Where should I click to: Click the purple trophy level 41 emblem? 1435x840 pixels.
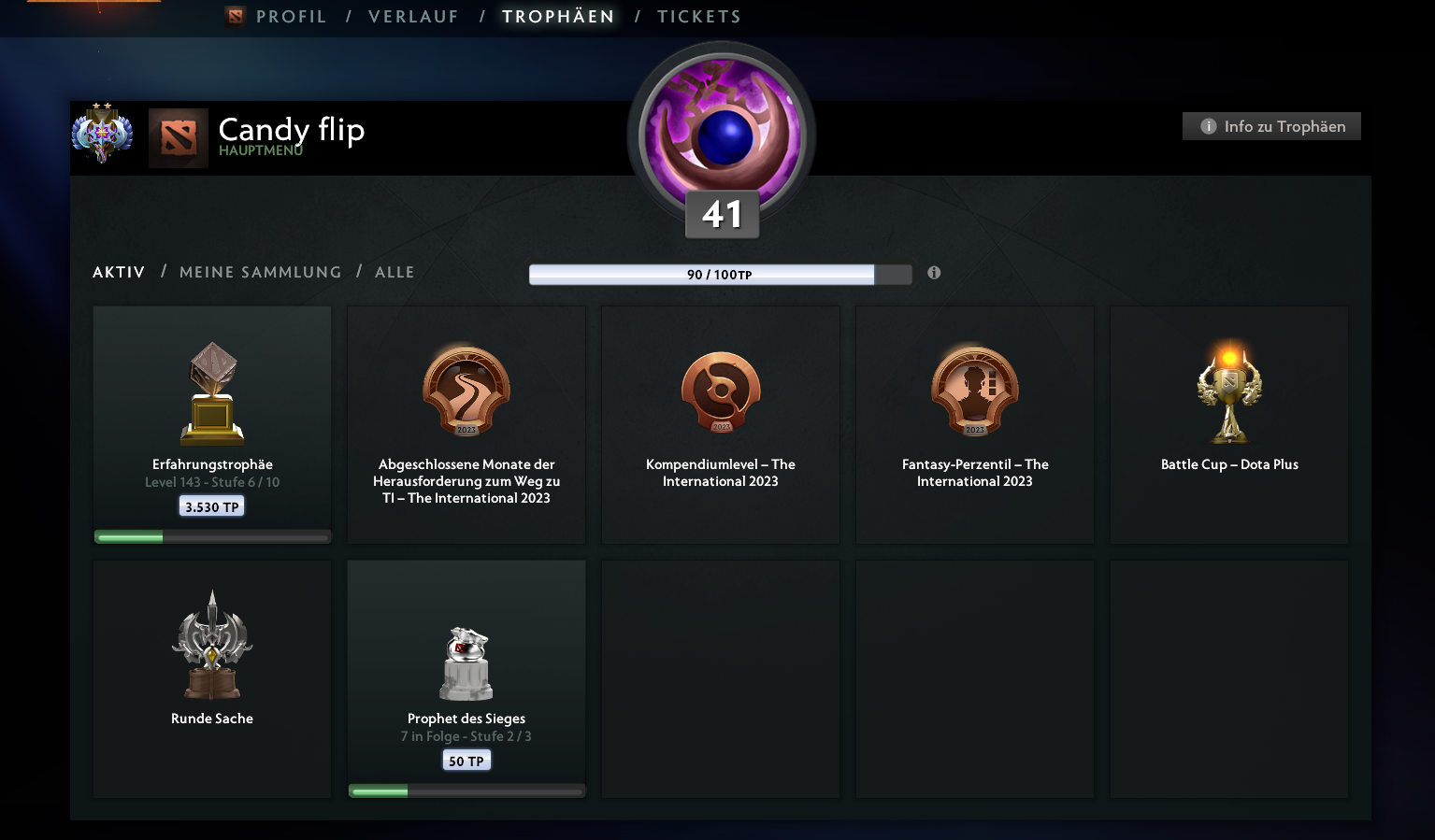pyautogui.click(x=720, y=135)
